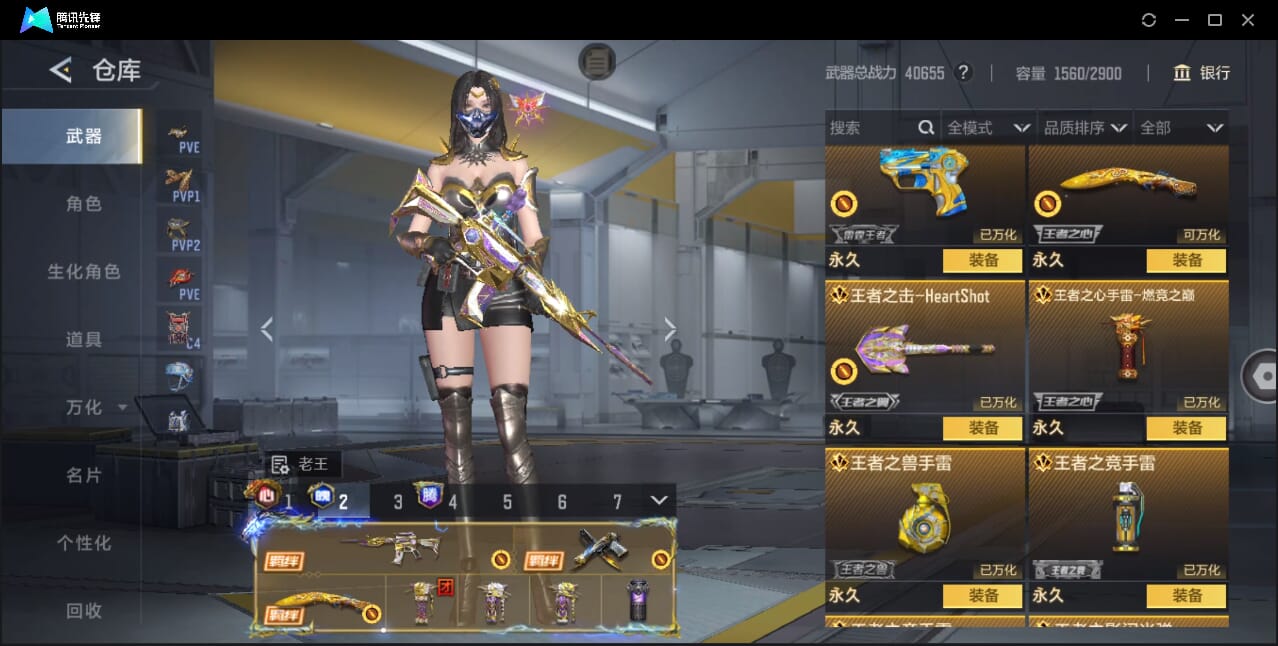Open the 回收 section

coord(84,610)
